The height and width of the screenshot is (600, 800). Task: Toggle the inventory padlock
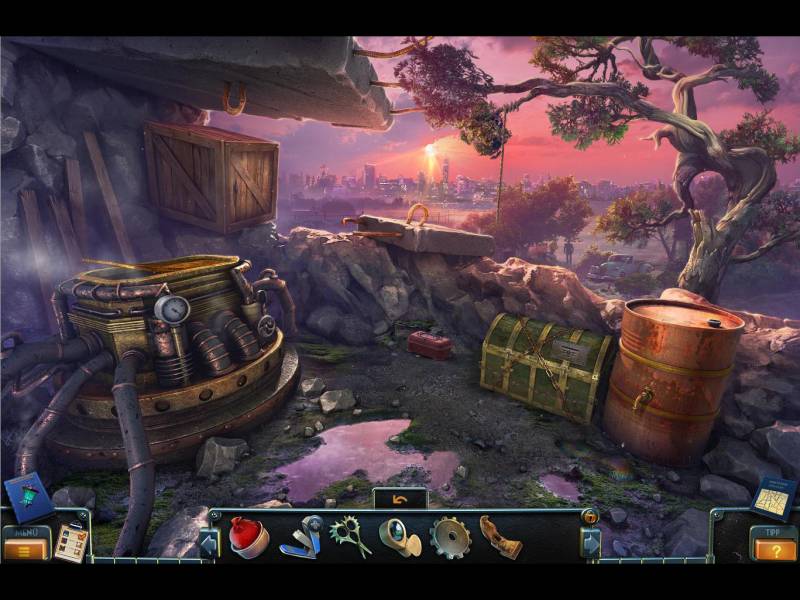tap(591, 517)
